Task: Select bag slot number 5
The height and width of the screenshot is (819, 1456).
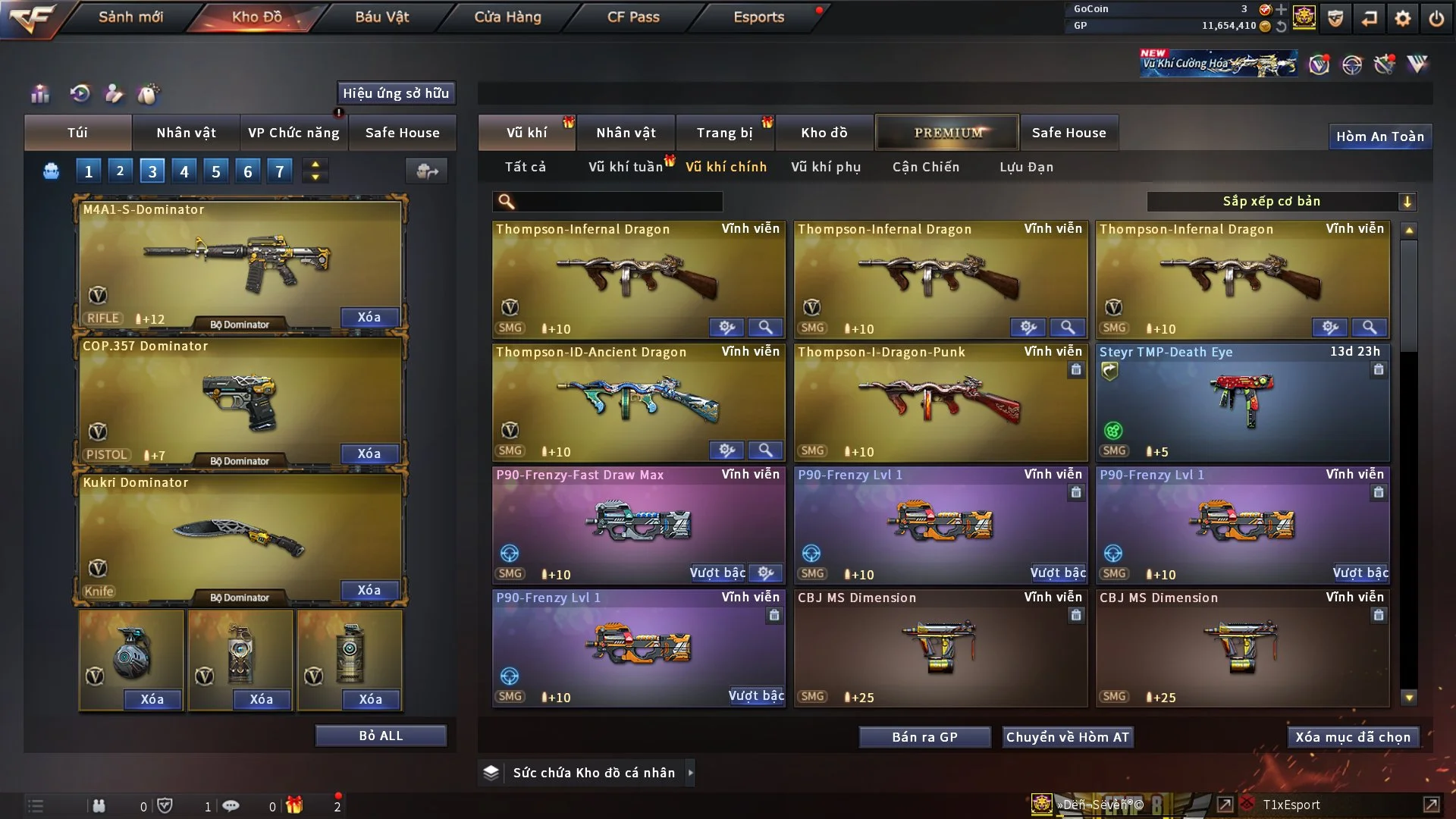Action: [216, 172]
